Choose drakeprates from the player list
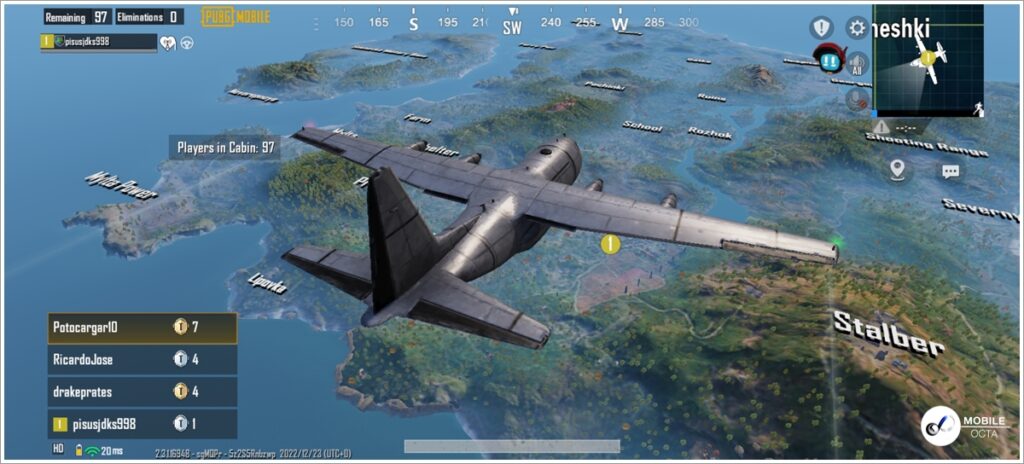The image size is (1024, 464). pos(142,391)
